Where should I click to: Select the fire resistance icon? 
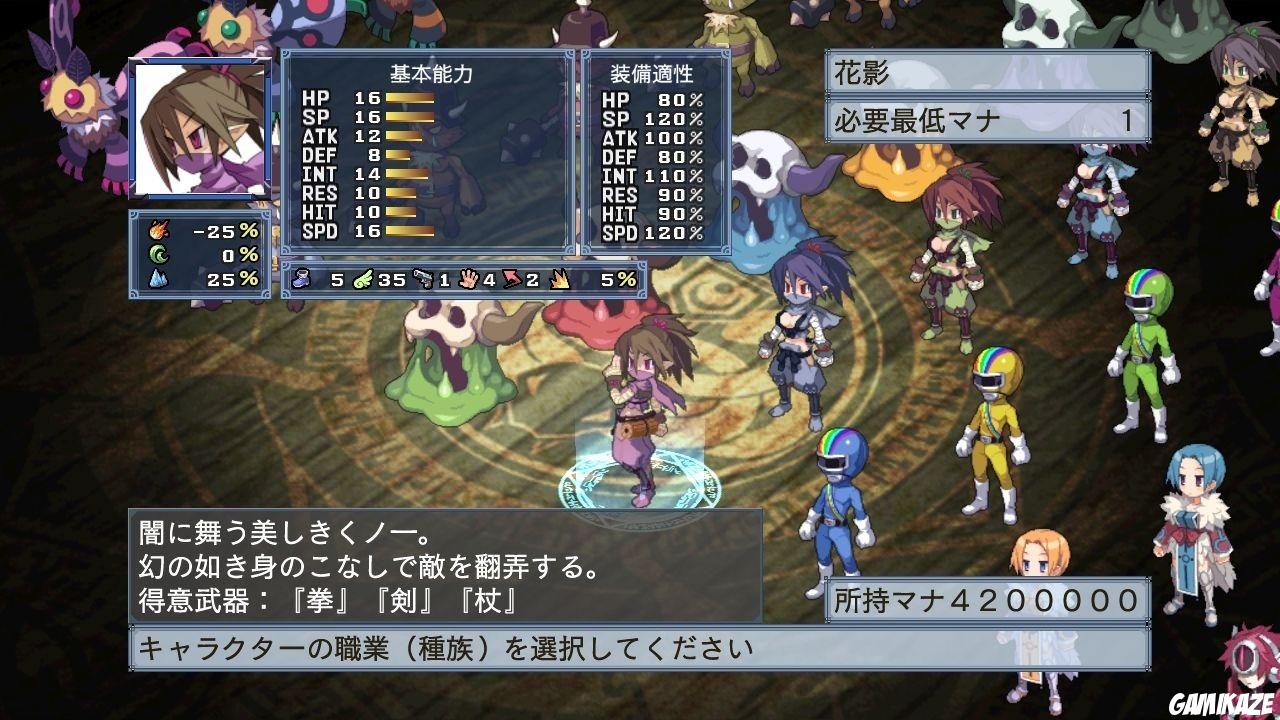pyautogui.click(x=160, y=230)
